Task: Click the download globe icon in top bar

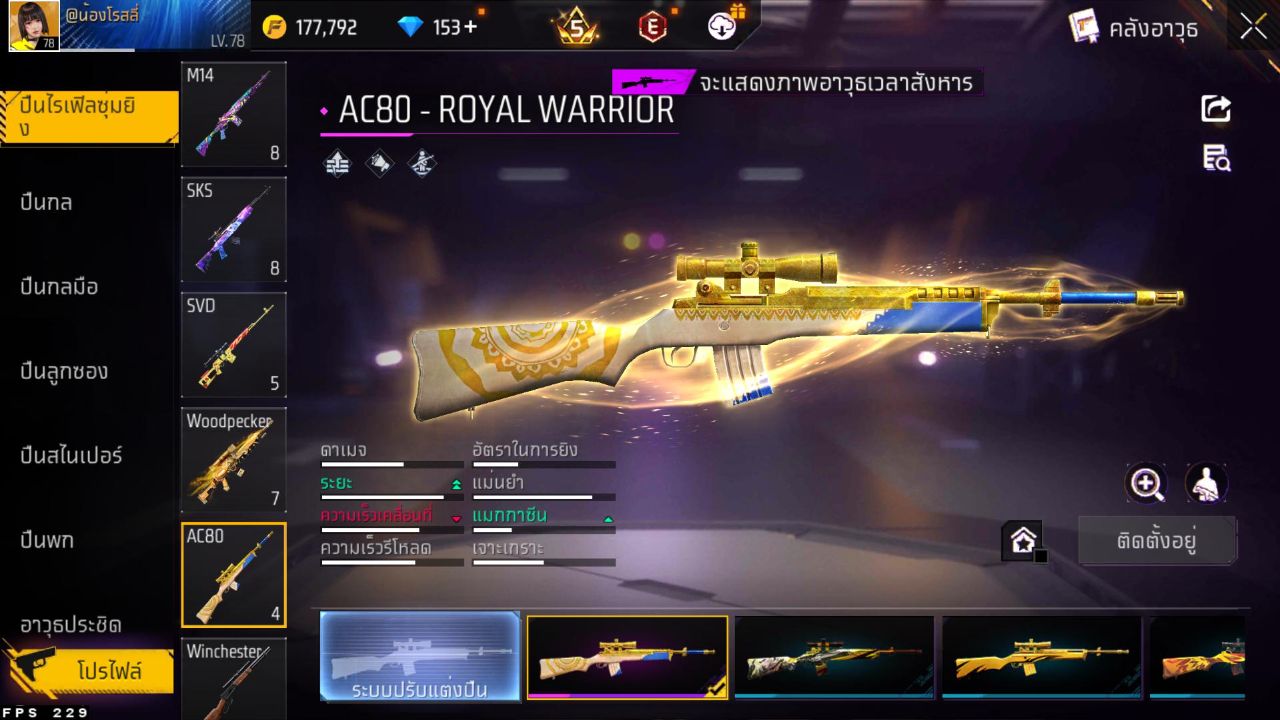Action: 719,26
